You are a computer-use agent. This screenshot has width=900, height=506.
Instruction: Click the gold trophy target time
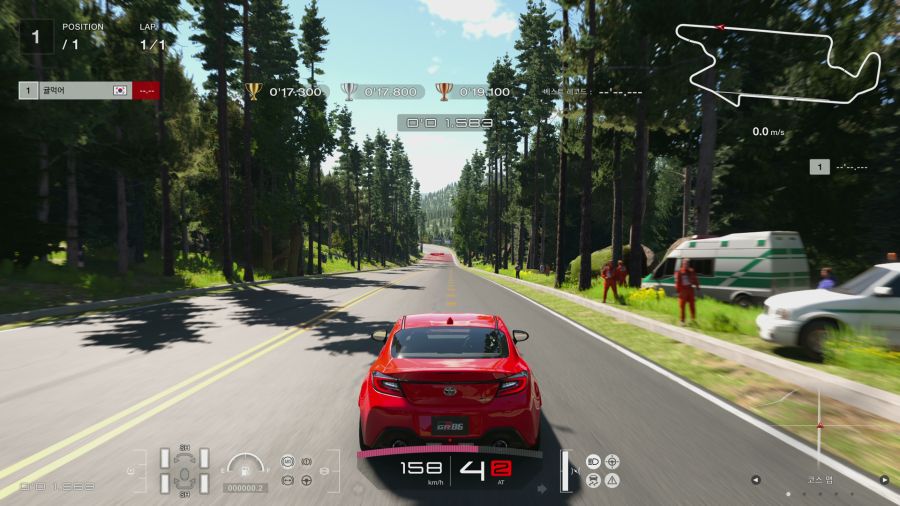pyautogui.click(x=284, y=91)
